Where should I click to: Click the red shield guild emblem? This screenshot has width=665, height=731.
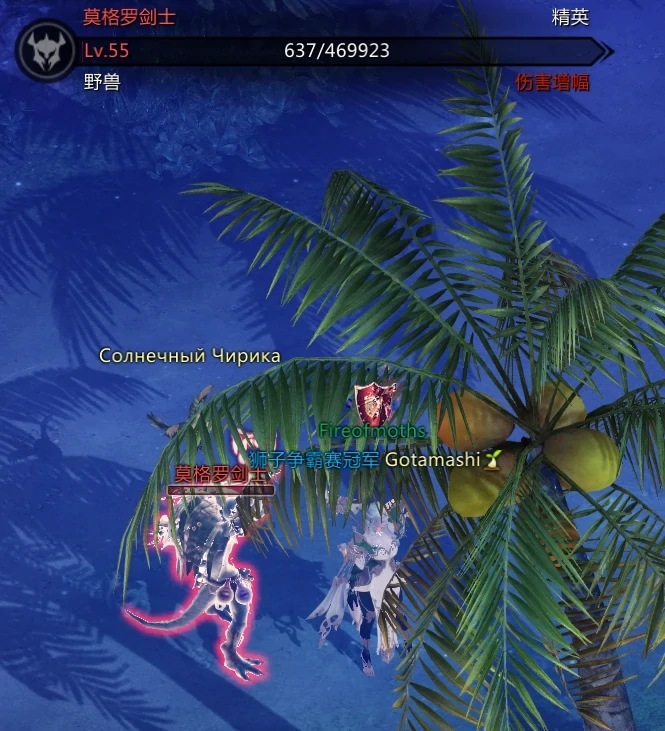[x=373, y=403]
